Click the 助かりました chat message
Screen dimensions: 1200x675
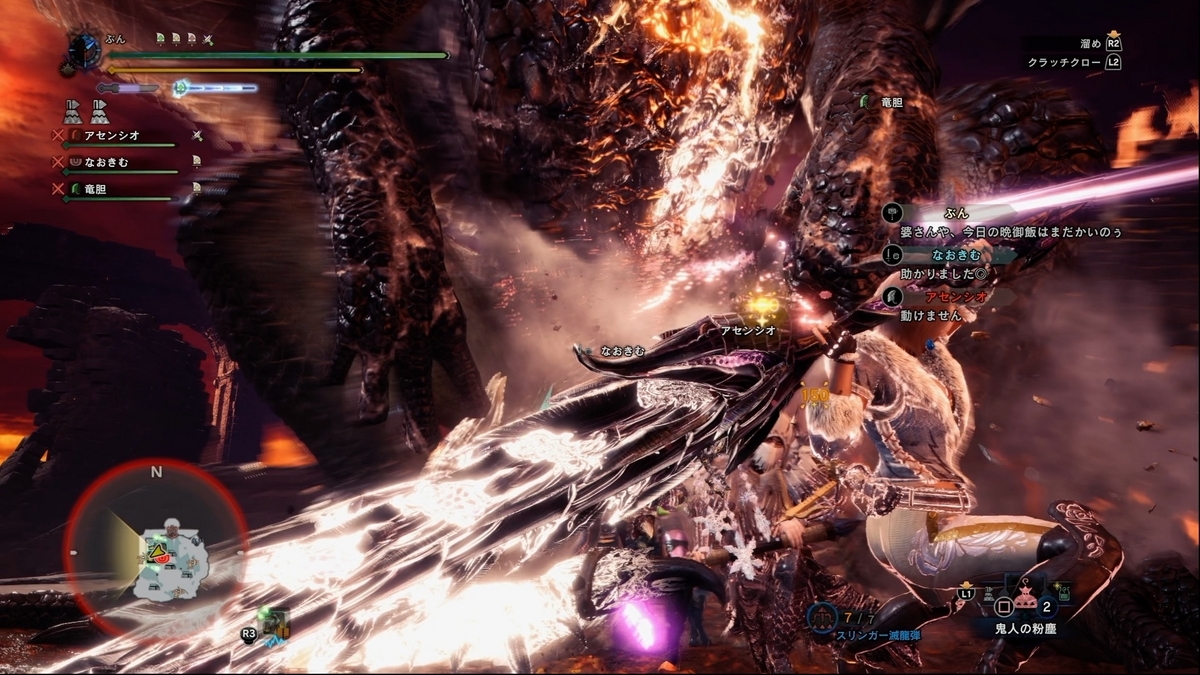[x=945, y=273]
